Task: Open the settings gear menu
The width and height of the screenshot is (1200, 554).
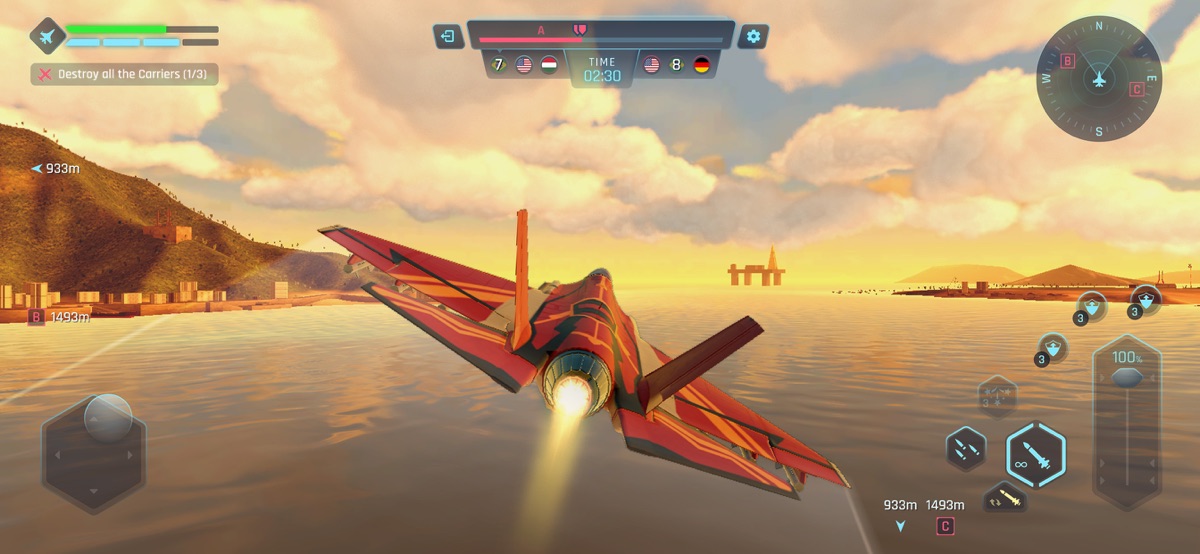Action: [x=753, y=37]
